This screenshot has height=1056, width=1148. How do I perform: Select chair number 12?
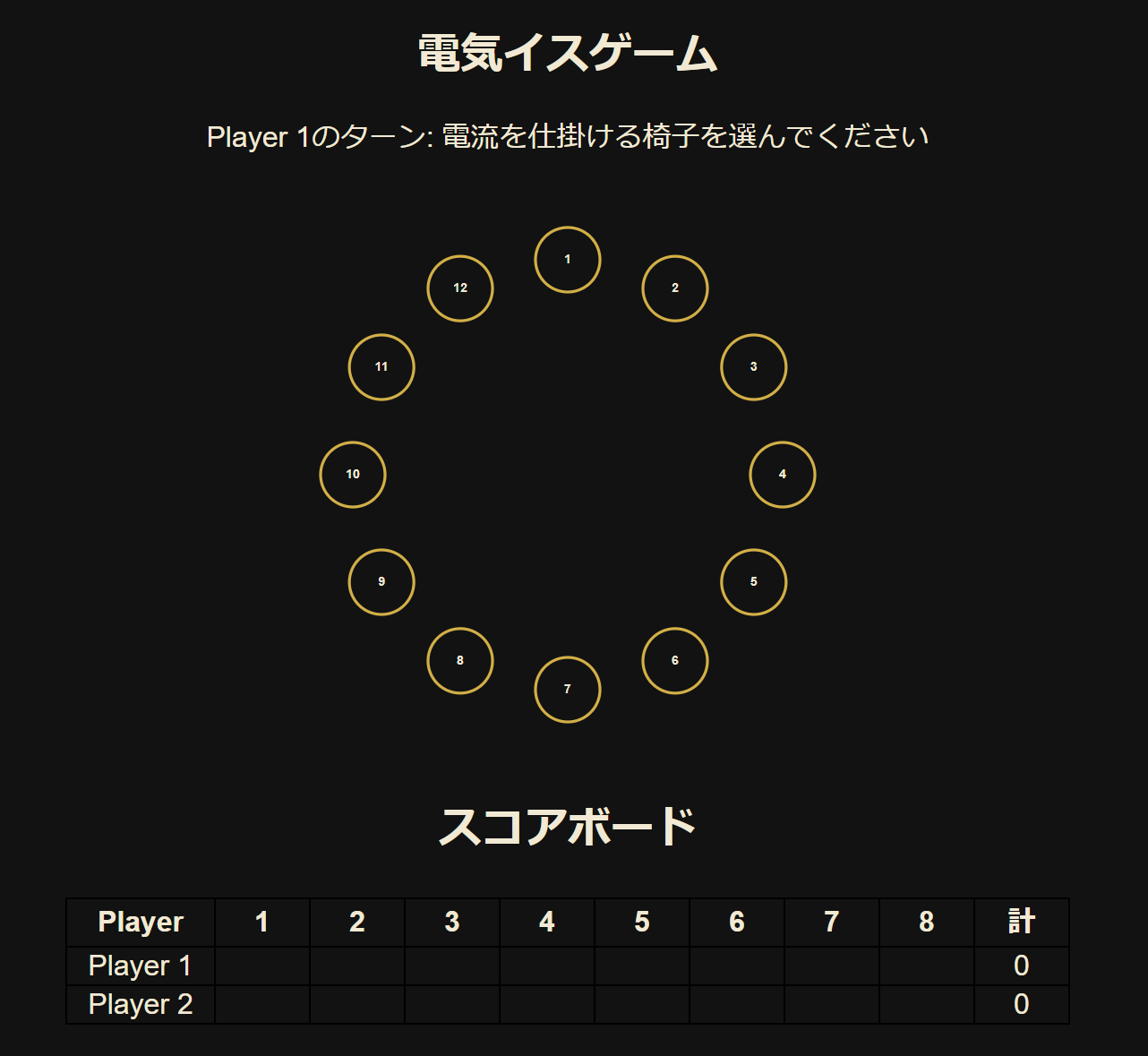(x=459, y=288)
